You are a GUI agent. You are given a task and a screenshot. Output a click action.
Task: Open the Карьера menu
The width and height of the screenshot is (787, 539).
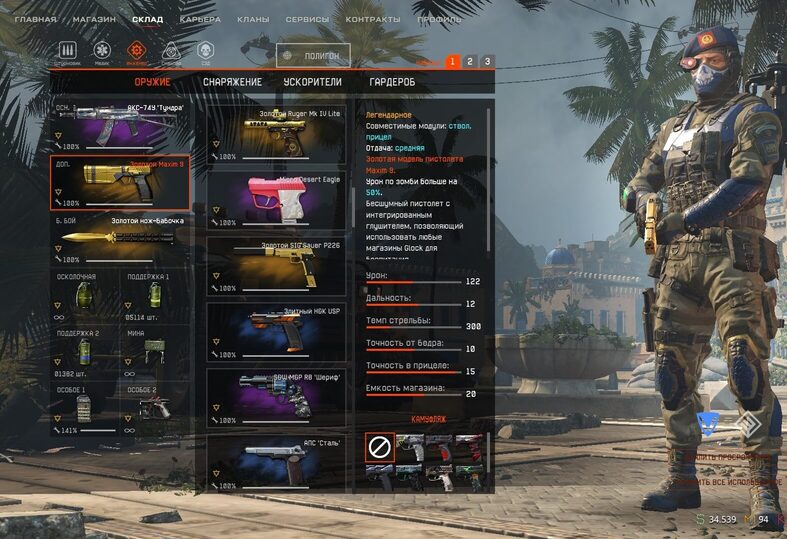(x=200, y=19)
